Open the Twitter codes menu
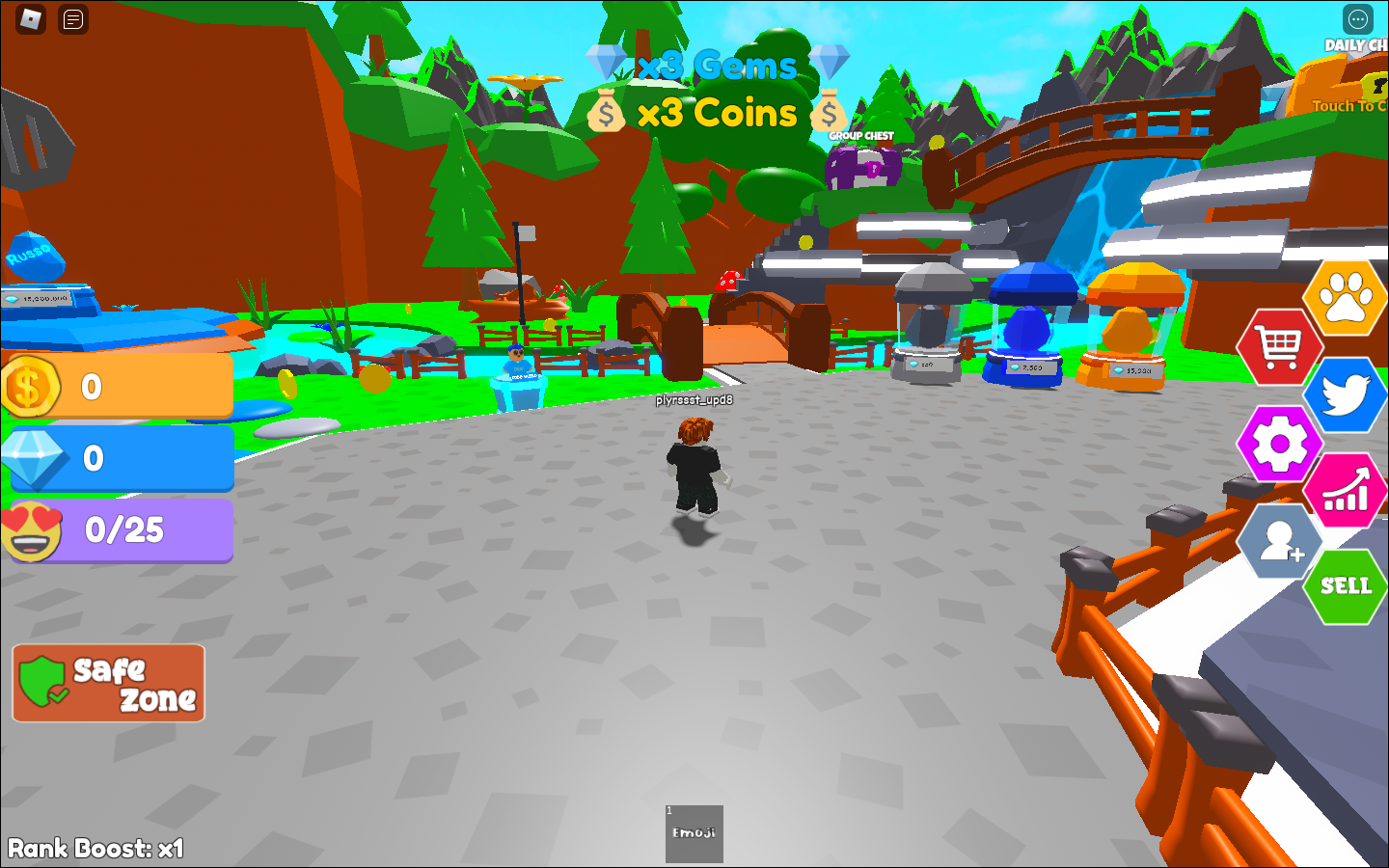Screen dimensions: 1389x868 tap(1345, 394)
